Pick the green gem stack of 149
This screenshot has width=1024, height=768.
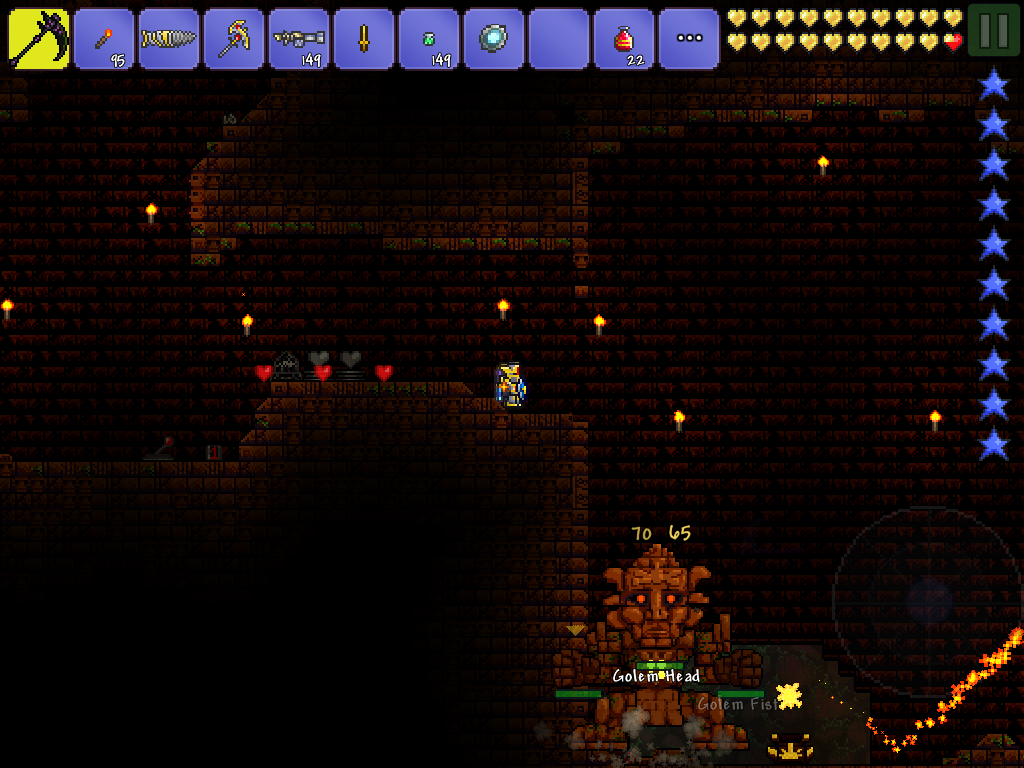[429, 39]
